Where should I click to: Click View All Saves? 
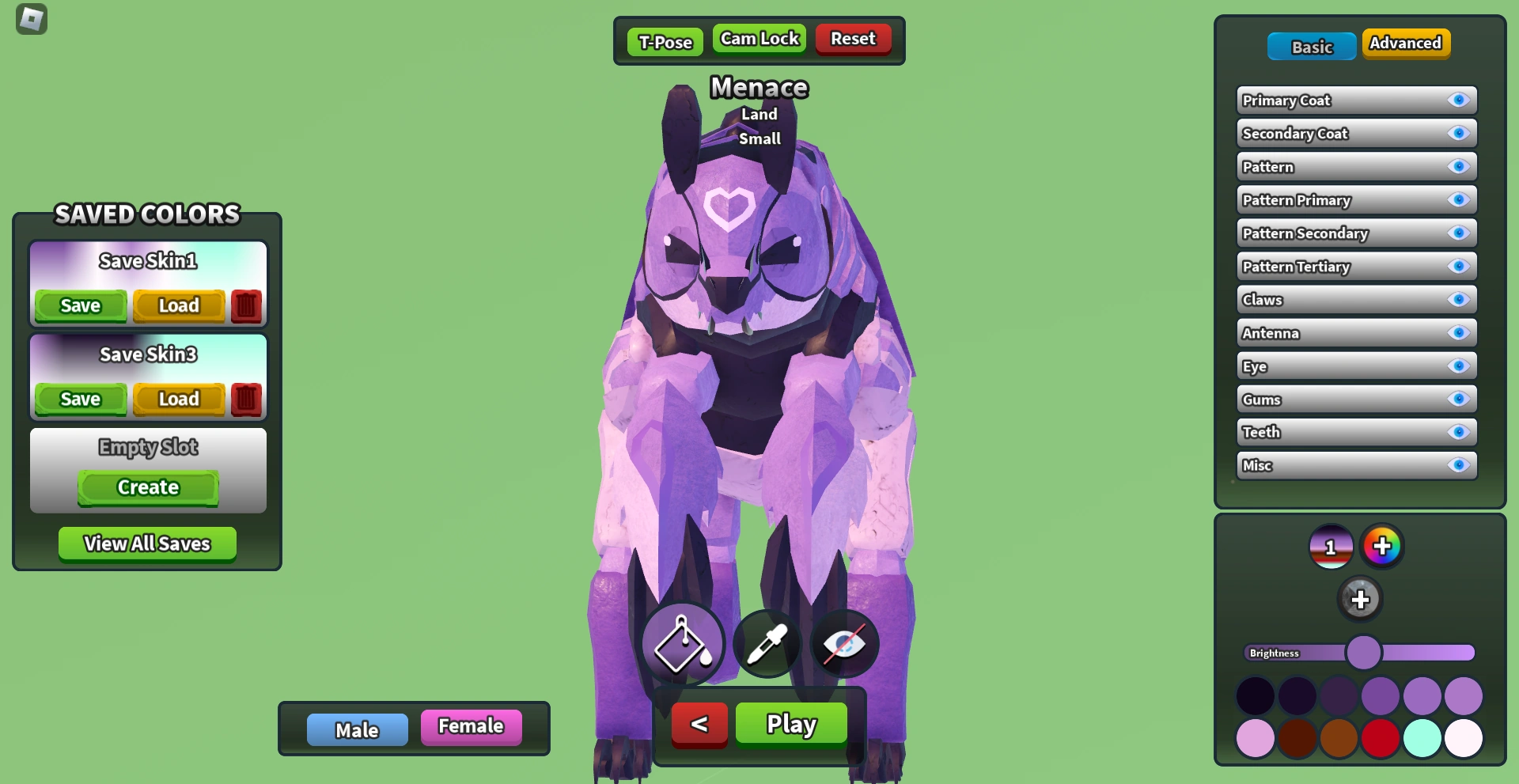coord(146,543)
